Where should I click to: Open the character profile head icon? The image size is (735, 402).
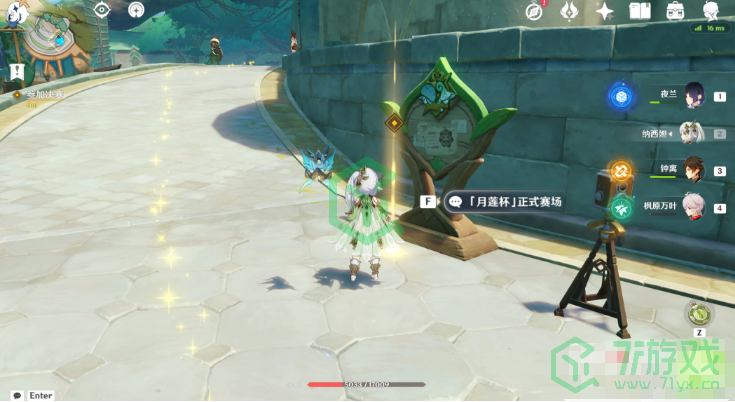point(711,11)
